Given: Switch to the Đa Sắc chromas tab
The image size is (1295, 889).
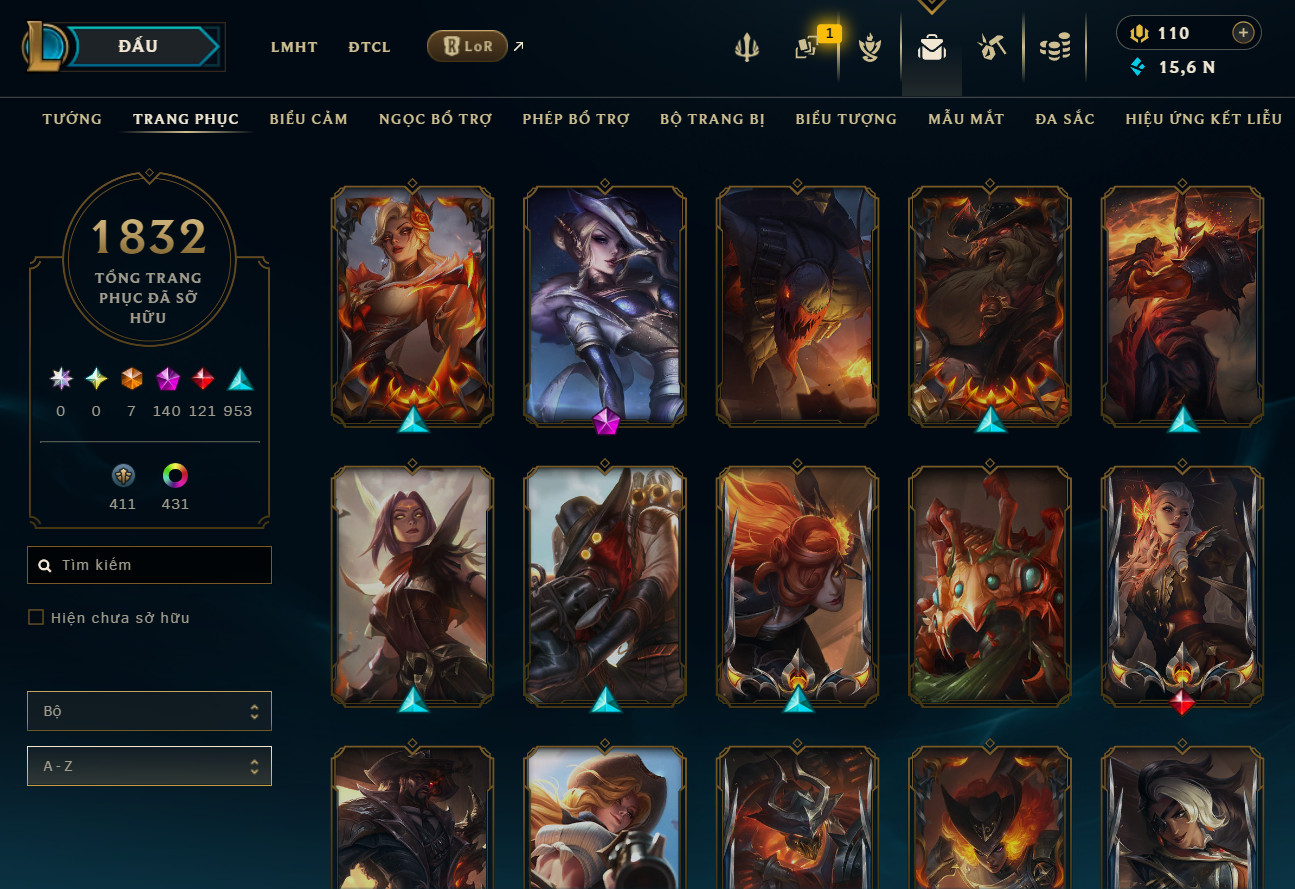Looking at the screenshot, I should click(x=1065, y=119).
